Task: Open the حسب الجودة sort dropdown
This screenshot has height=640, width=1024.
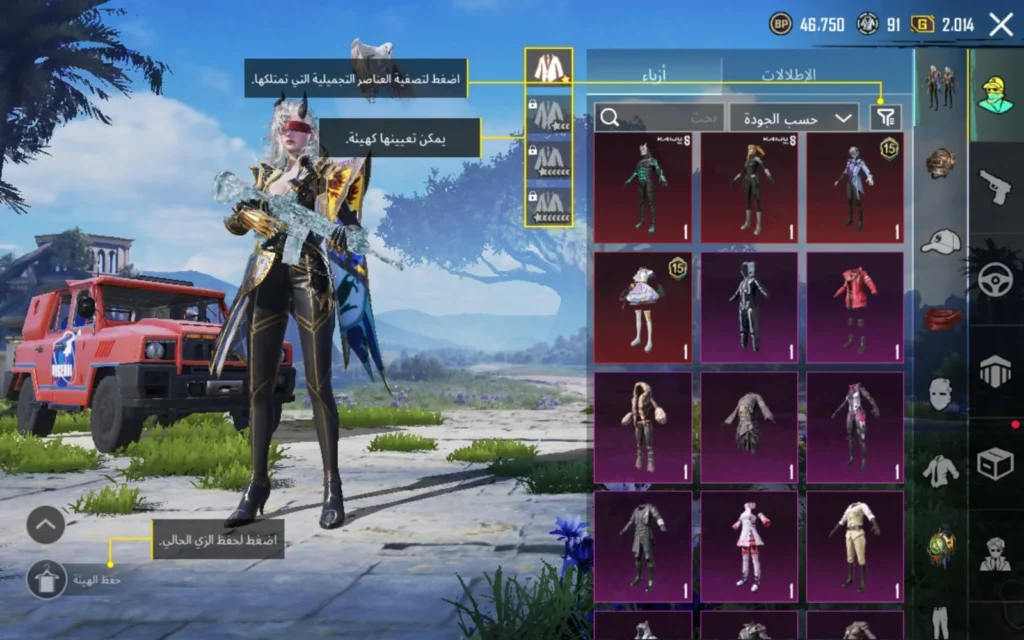Action: click(x=794, y=118)
